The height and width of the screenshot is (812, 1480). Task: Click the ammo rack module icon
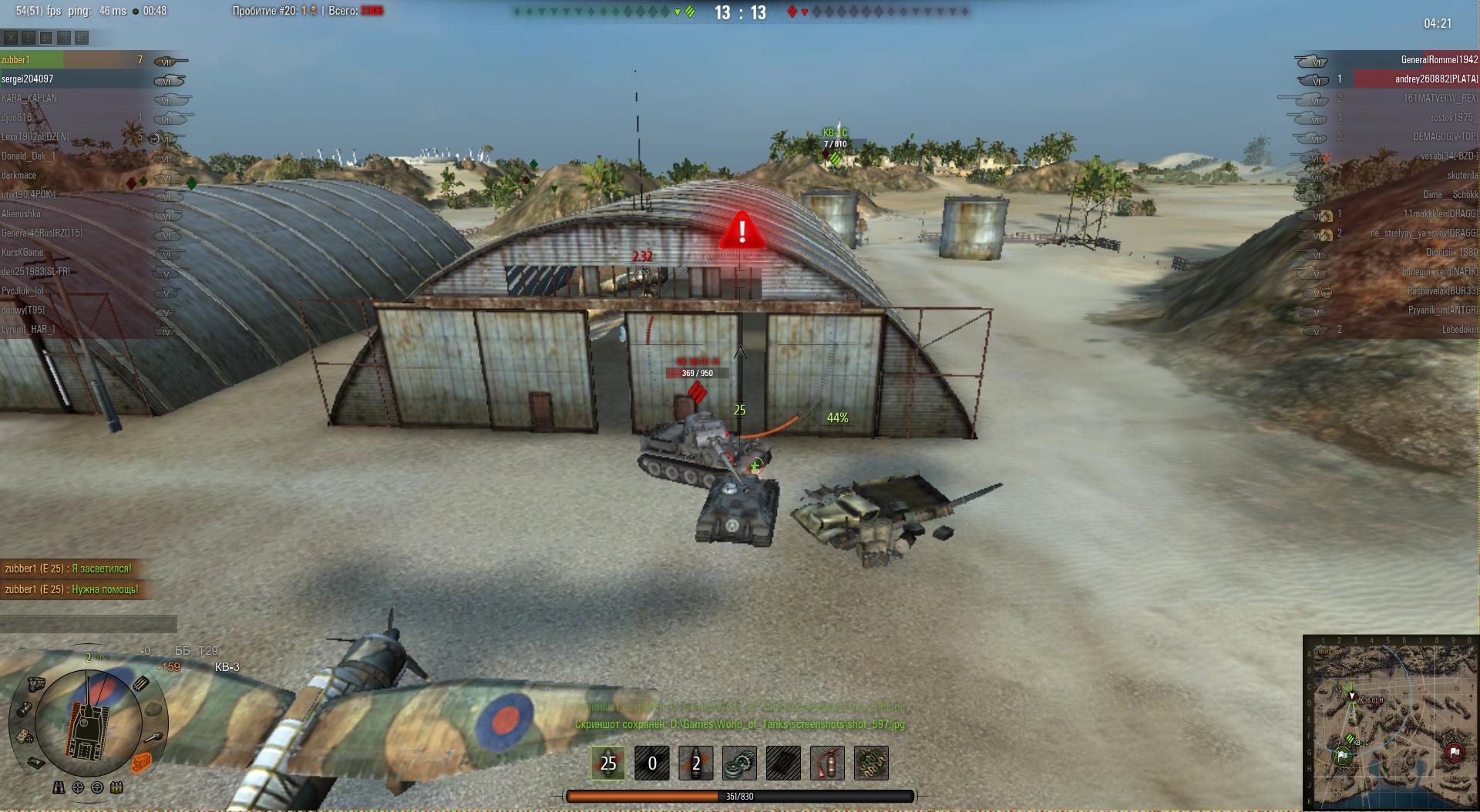coord(141,683)
